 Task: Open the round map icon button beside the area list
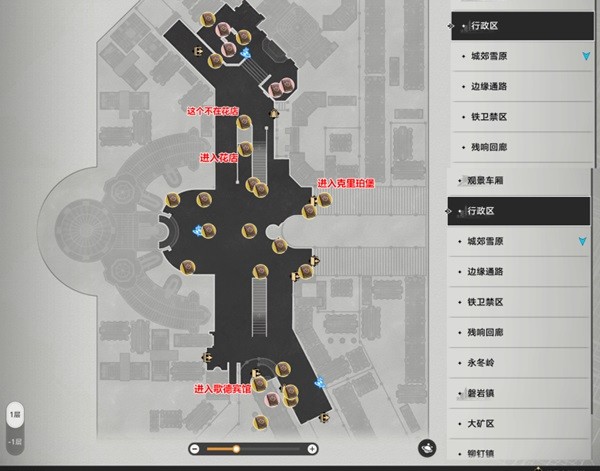click(x=426, y=447)
